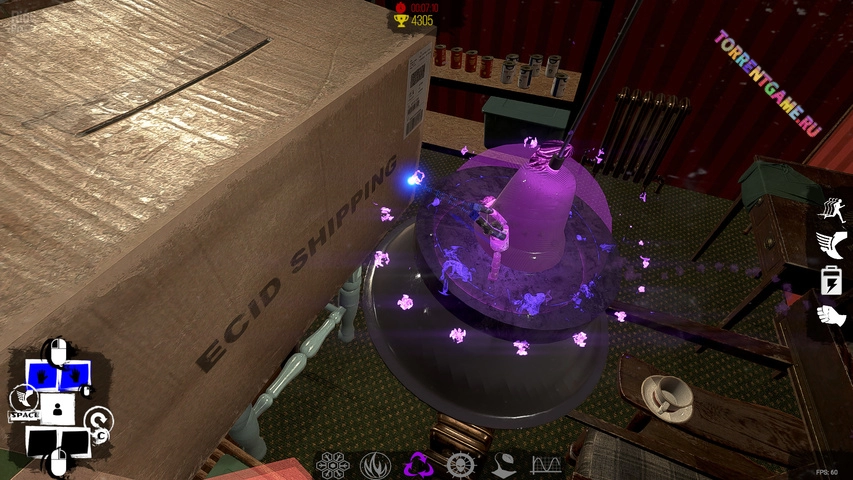Image resolution: width=853 pixels, height=480 pixels.
Task: Pick the creature head bust icon
Action: point(503,465)
